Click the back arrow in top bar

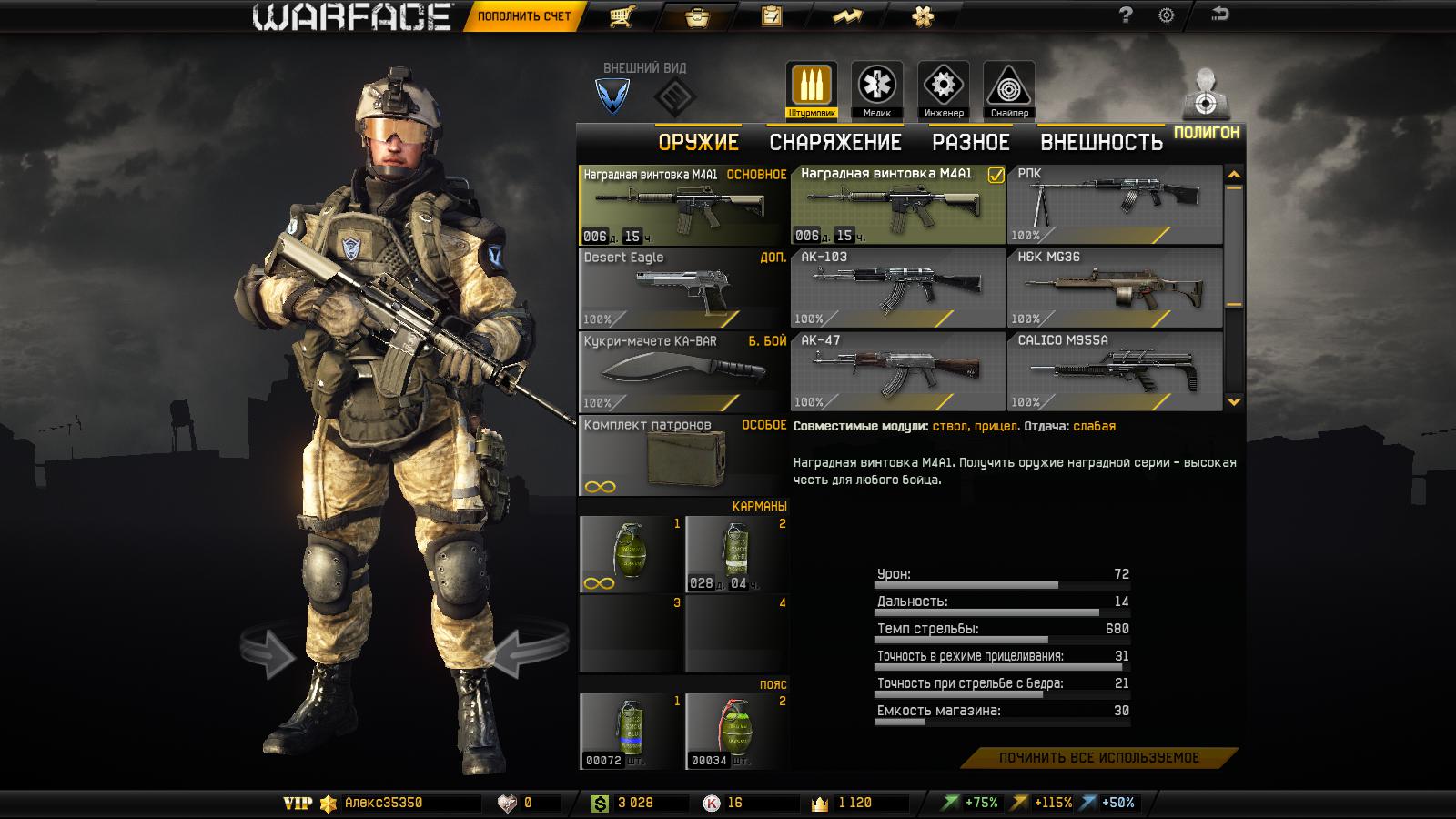click(1219, 15)
